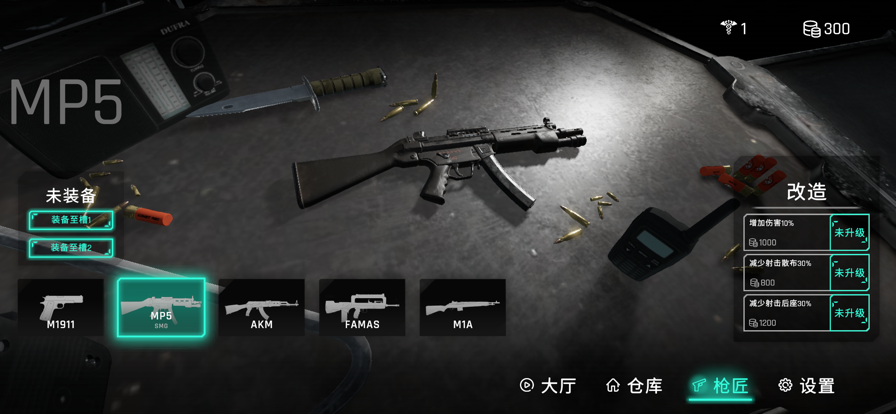Open the warehouse tab (仓库)
The image size is (896, 414).
coord(634,386)
